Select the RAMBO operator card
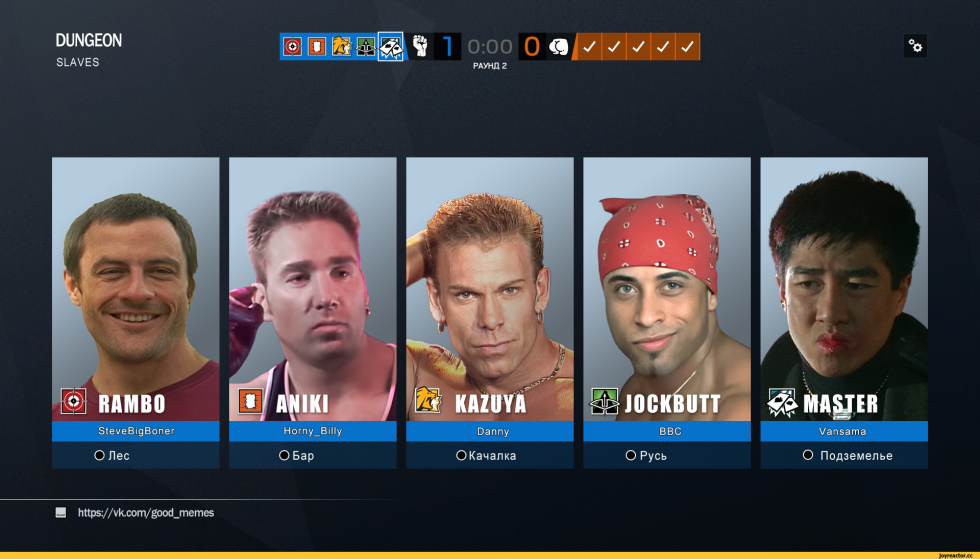The width and height of the screenshot is (980, 559). coord(135,290)
